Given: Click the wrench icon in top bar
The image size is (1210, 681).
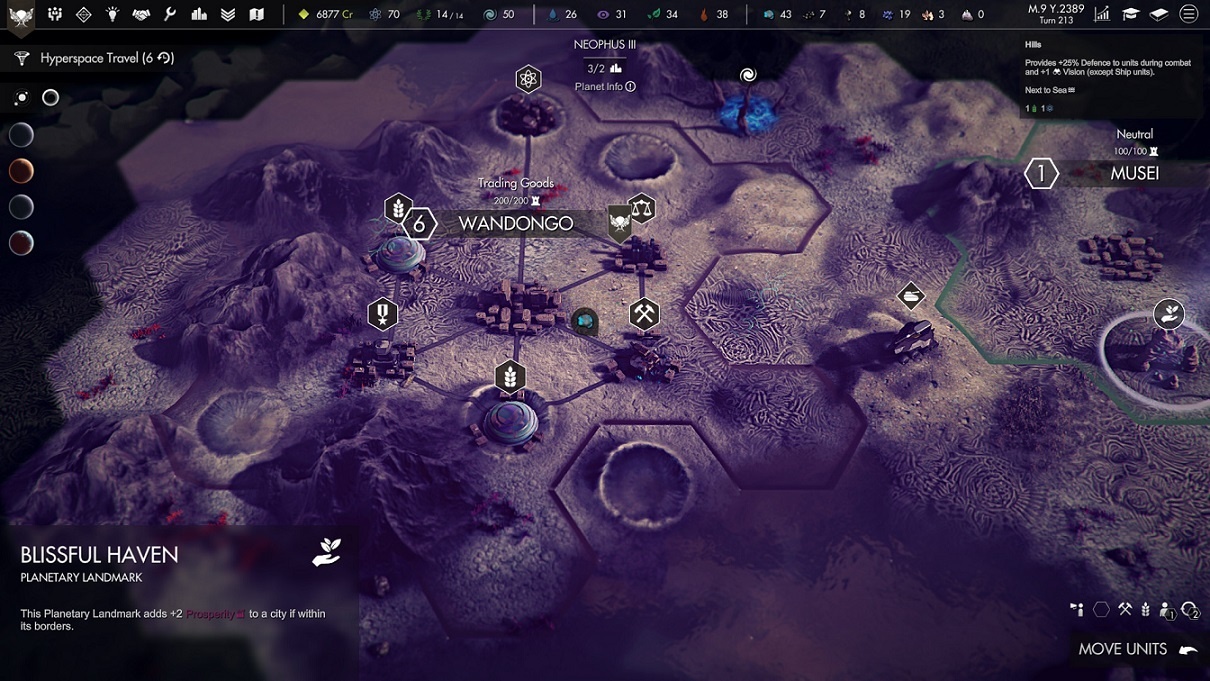Looking at the screenshot, I should (x=170, y=14).
